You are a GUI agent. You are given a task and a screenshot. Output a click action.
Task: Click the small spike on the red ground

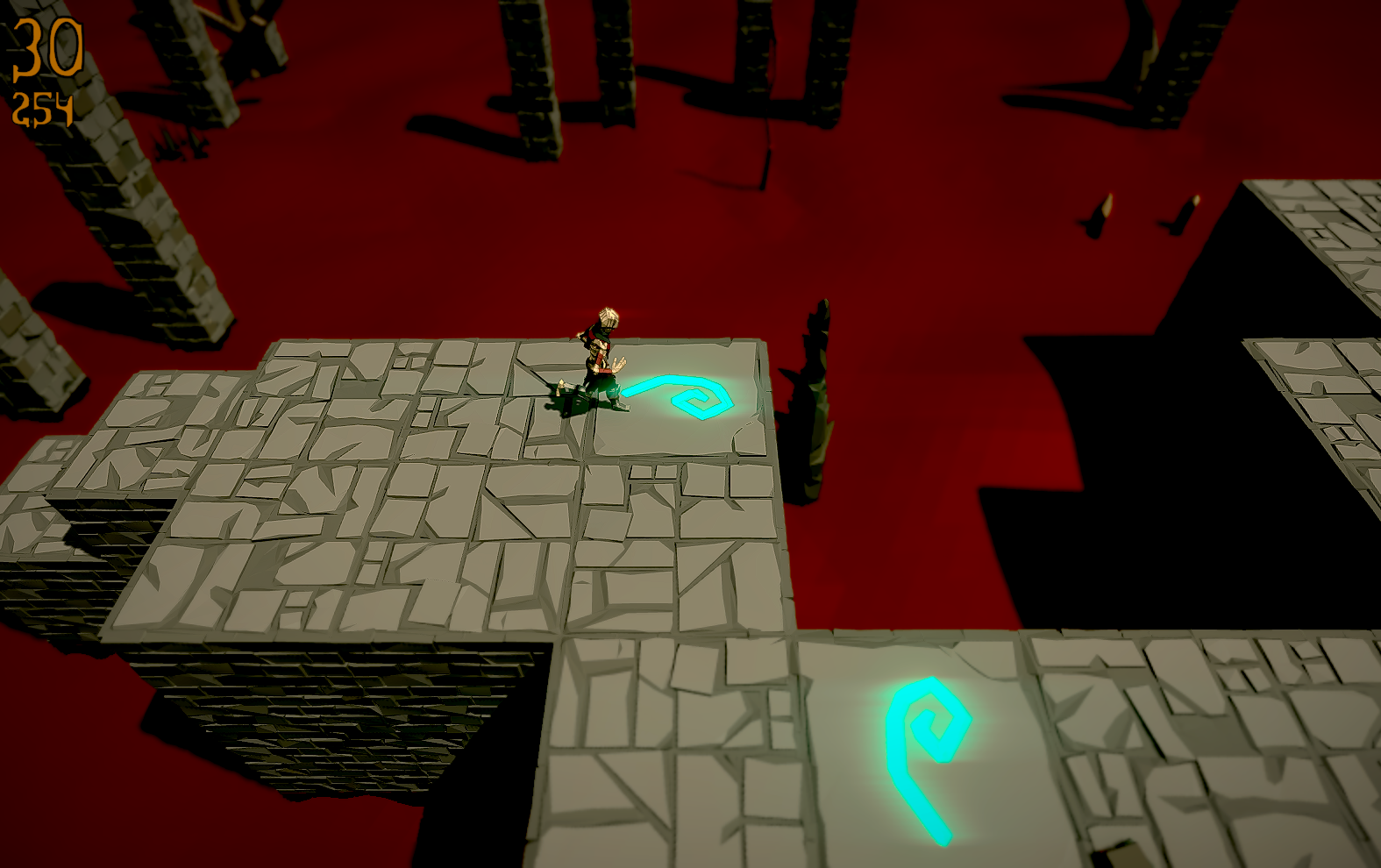(x=1100, y=215)
